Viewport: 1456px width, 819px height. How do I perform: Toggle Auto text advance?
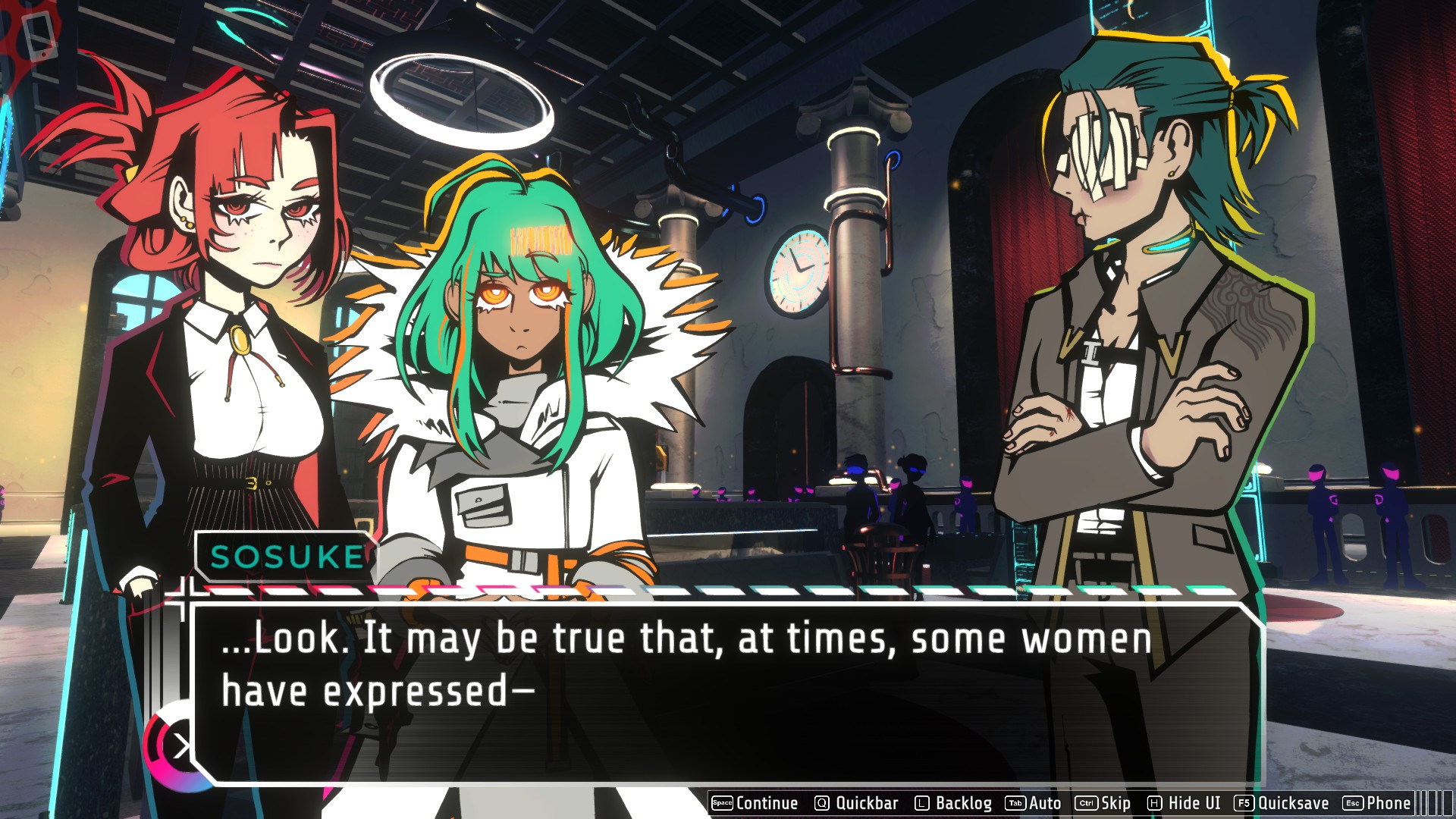coord(1033,803)
